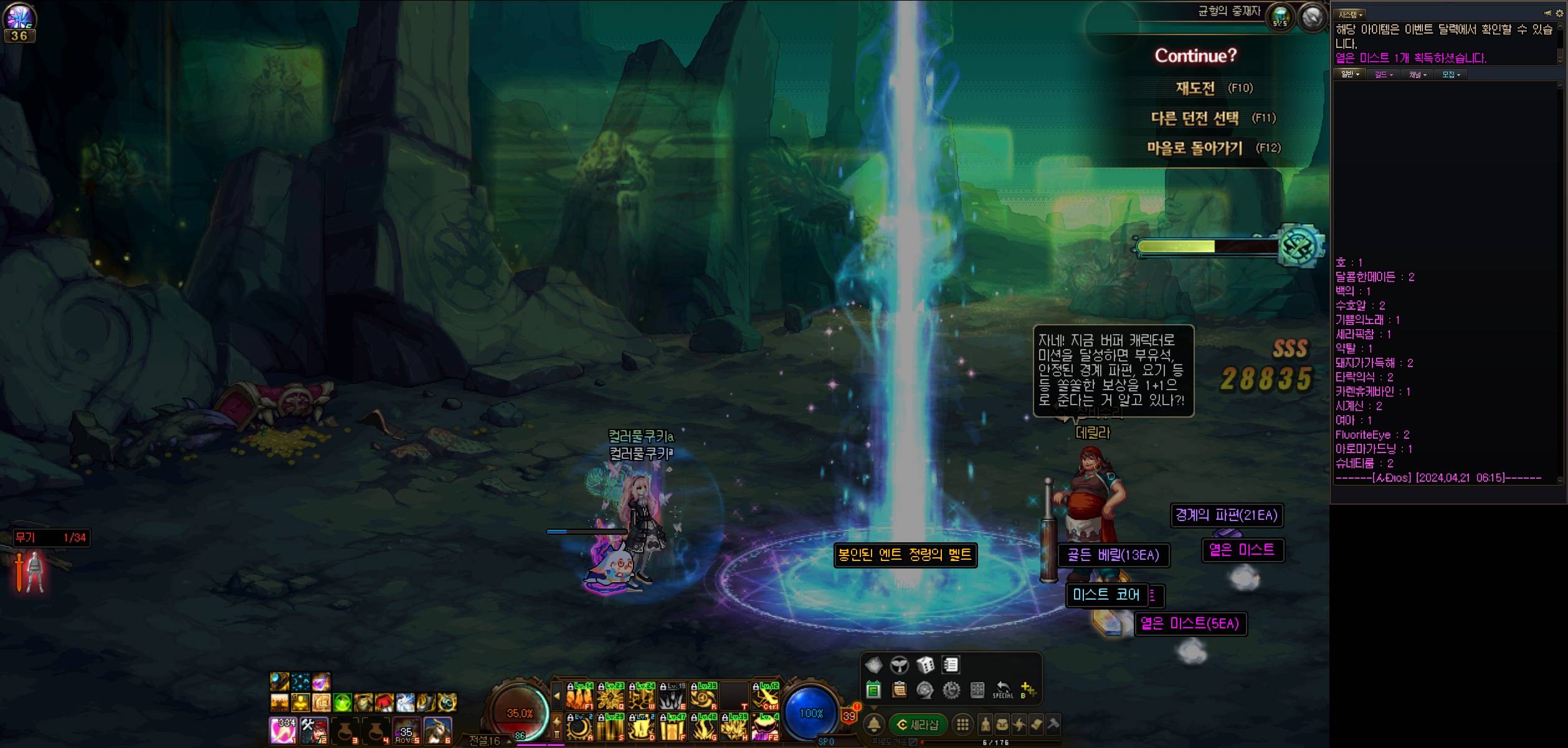Click the skill bar left arrow toggle

point(557,696)
